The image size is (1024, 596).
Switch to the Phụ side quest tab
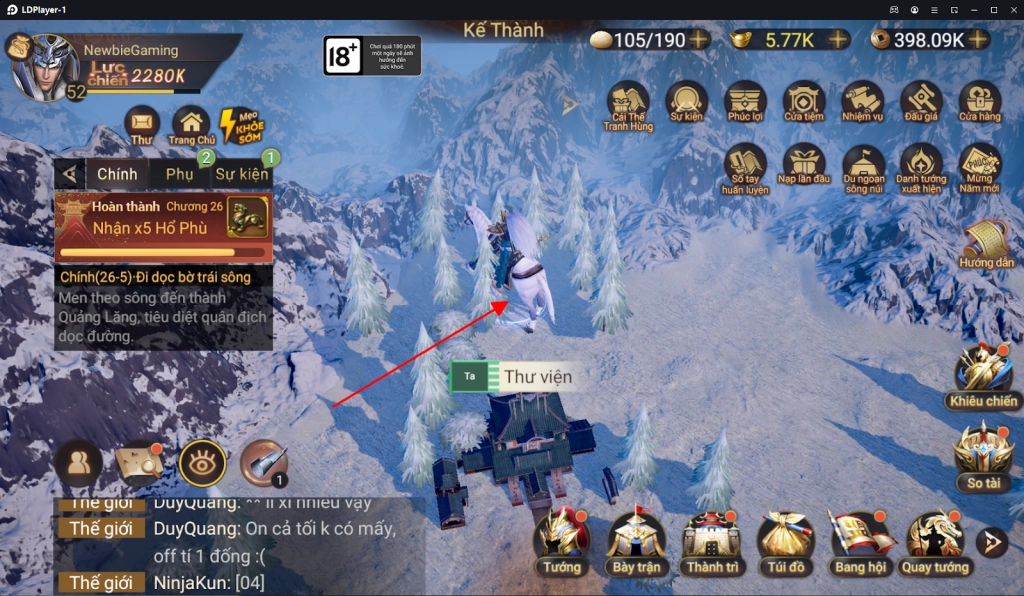click(x=180, y=174)
